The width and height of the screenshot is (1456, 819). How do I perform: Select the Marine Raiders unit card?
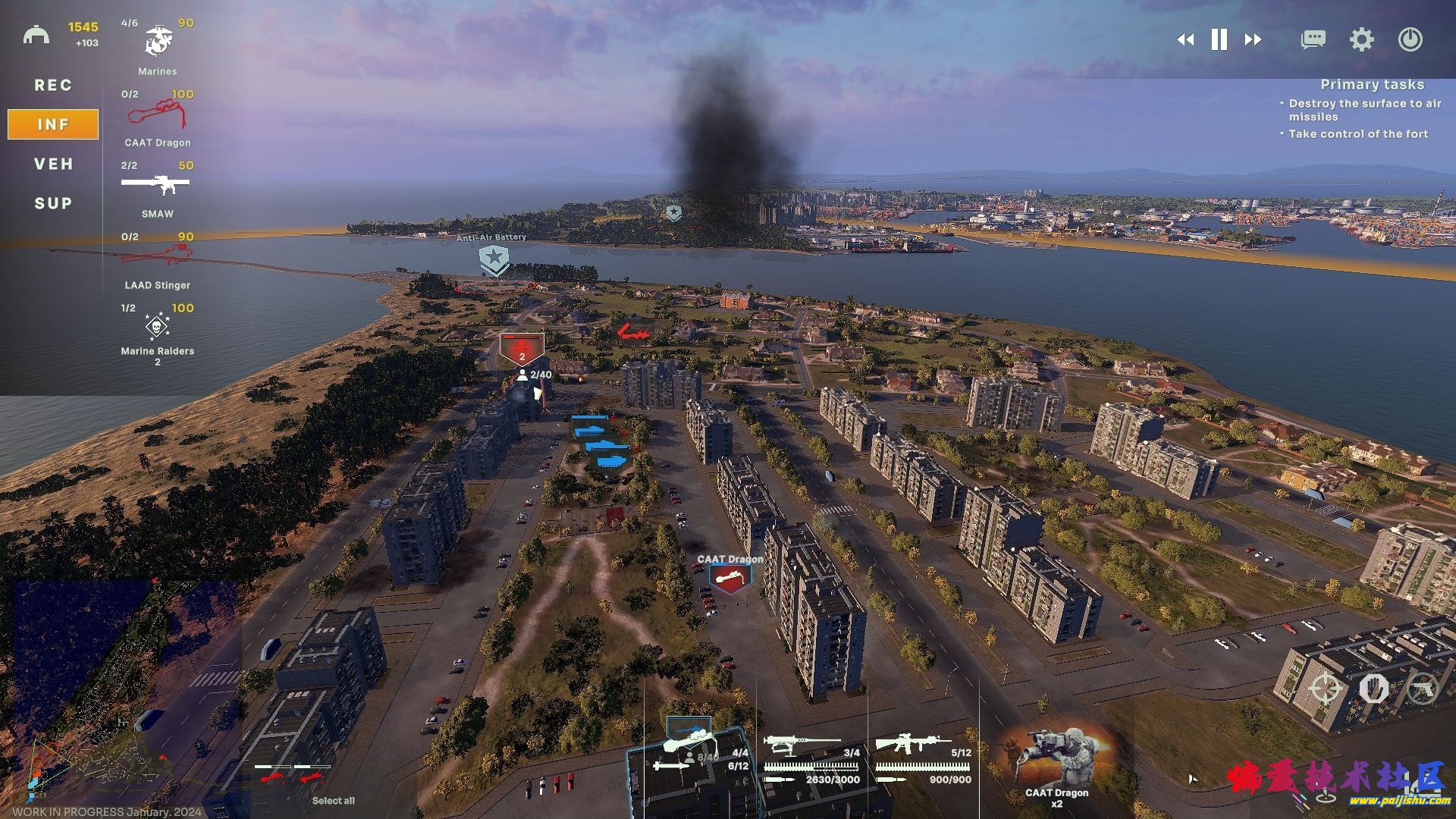point(157,328)
